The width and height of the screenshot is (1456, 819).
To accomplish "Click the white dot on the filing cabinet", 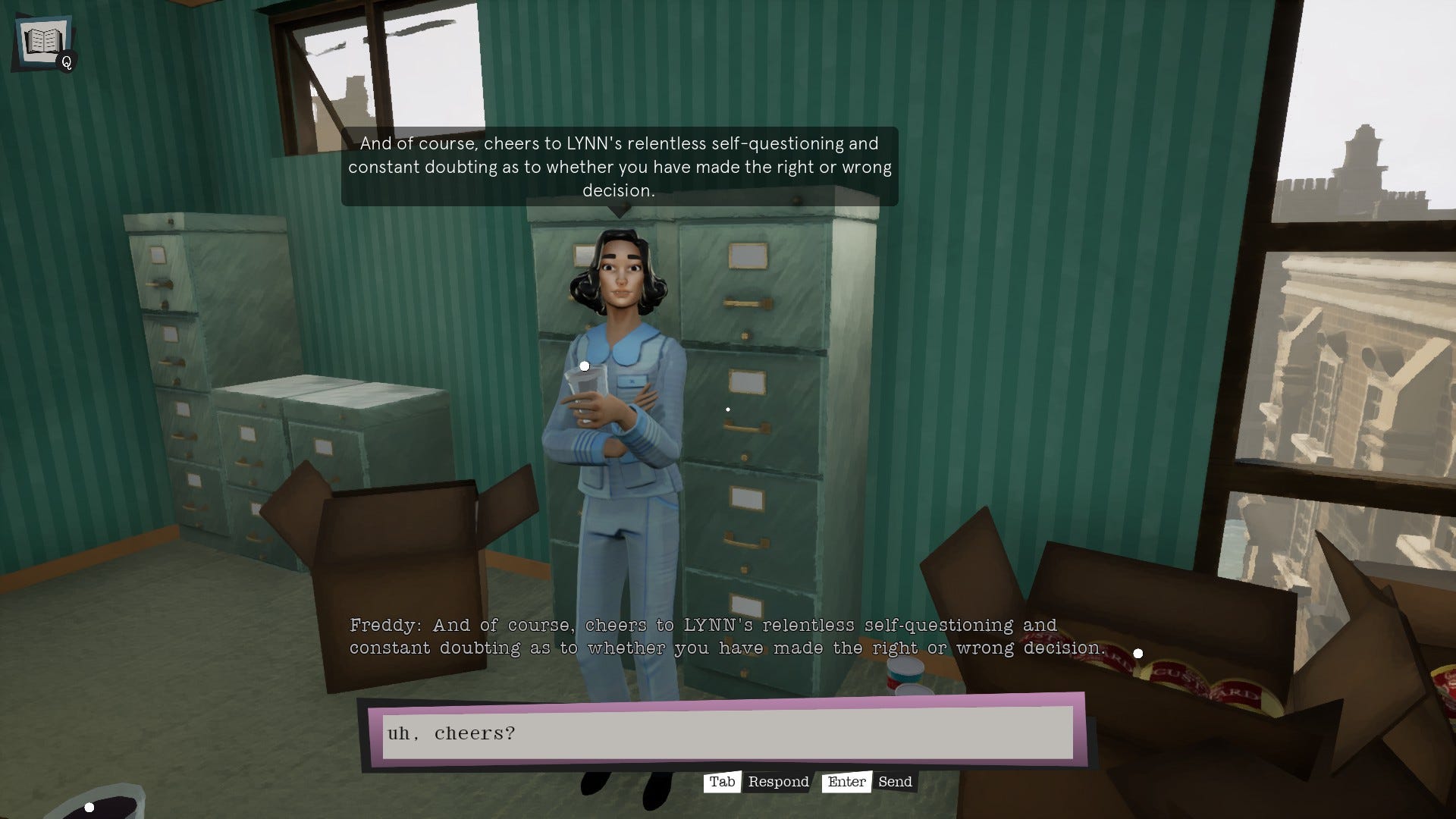I will [x=729, y=409].
